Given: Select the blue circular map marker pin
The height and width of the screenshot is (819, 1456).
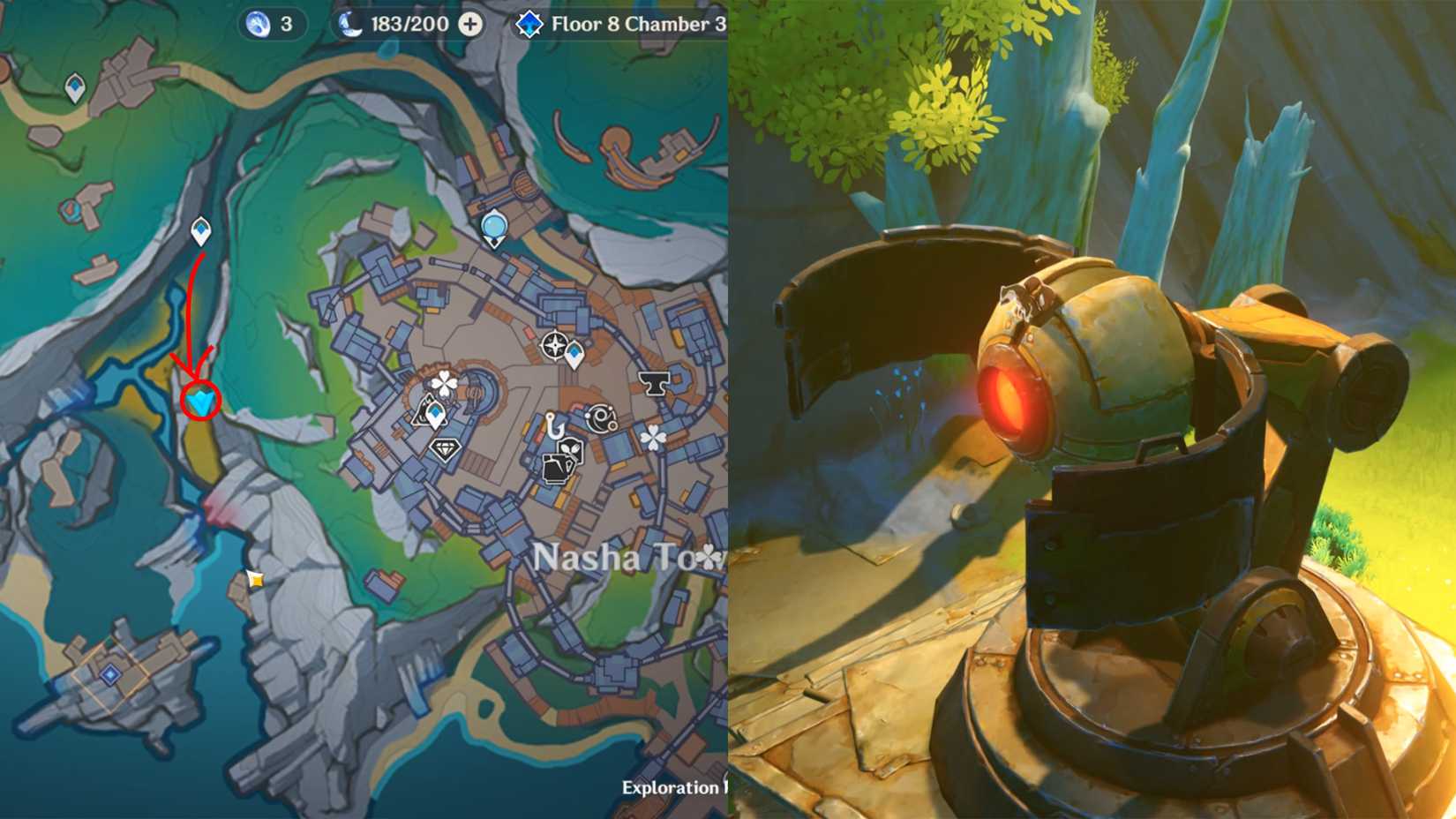Looking at the screenshot, I should (x=495, y=228).
